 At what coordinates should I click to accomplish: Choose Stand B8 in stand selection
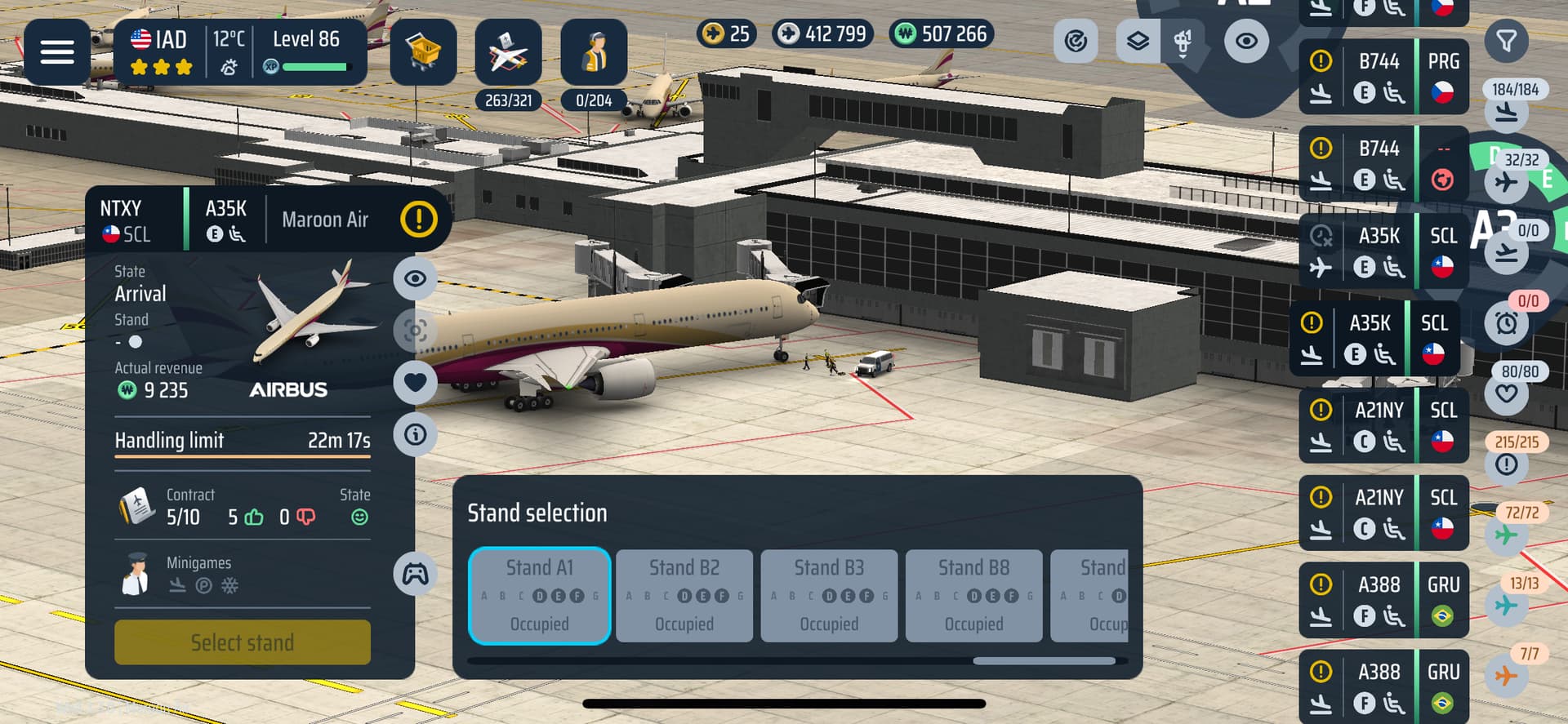pos(973,596)
